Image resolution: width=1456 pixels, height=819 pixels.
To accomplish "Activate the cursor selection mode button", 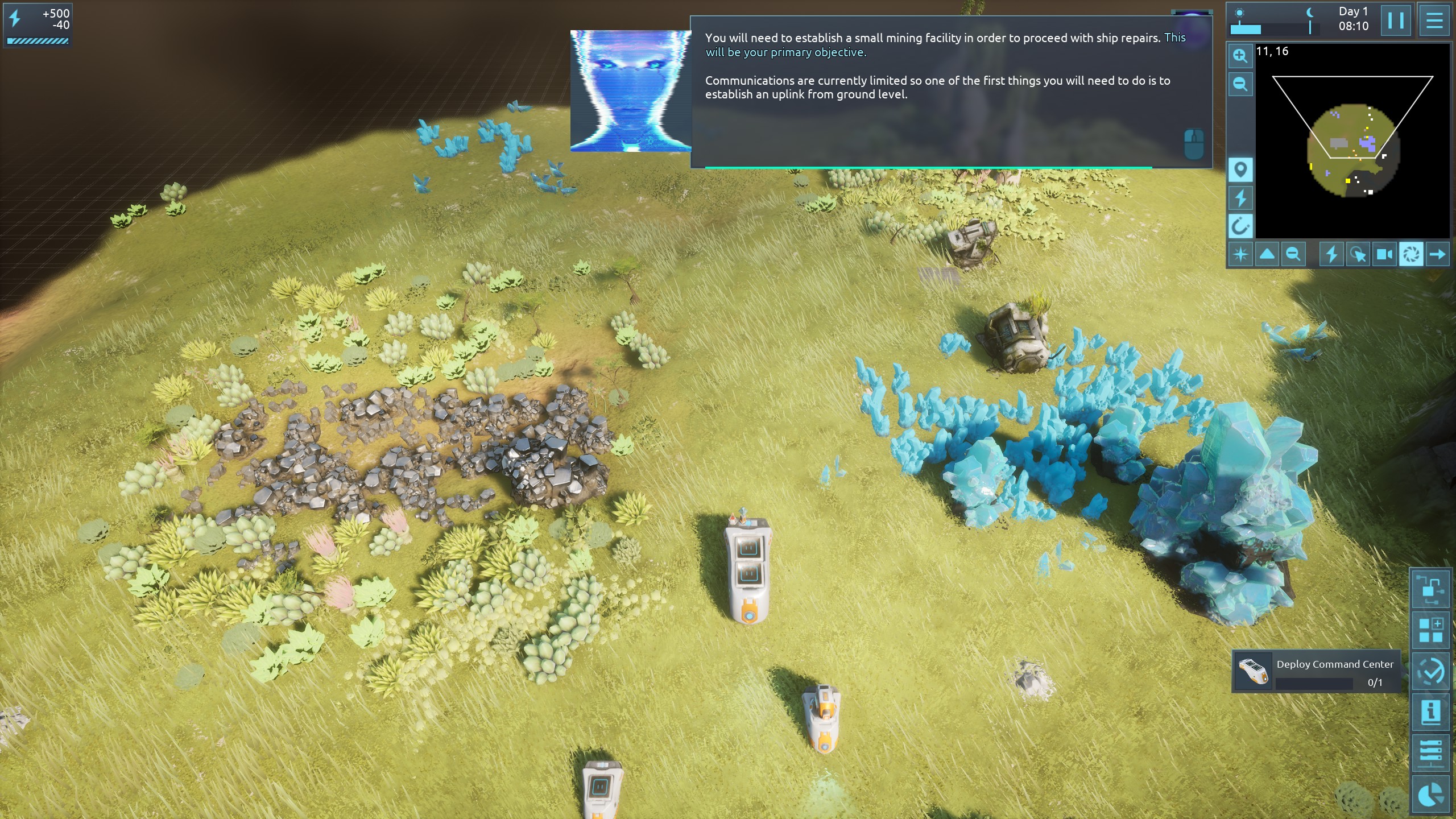I will 1358,254.
